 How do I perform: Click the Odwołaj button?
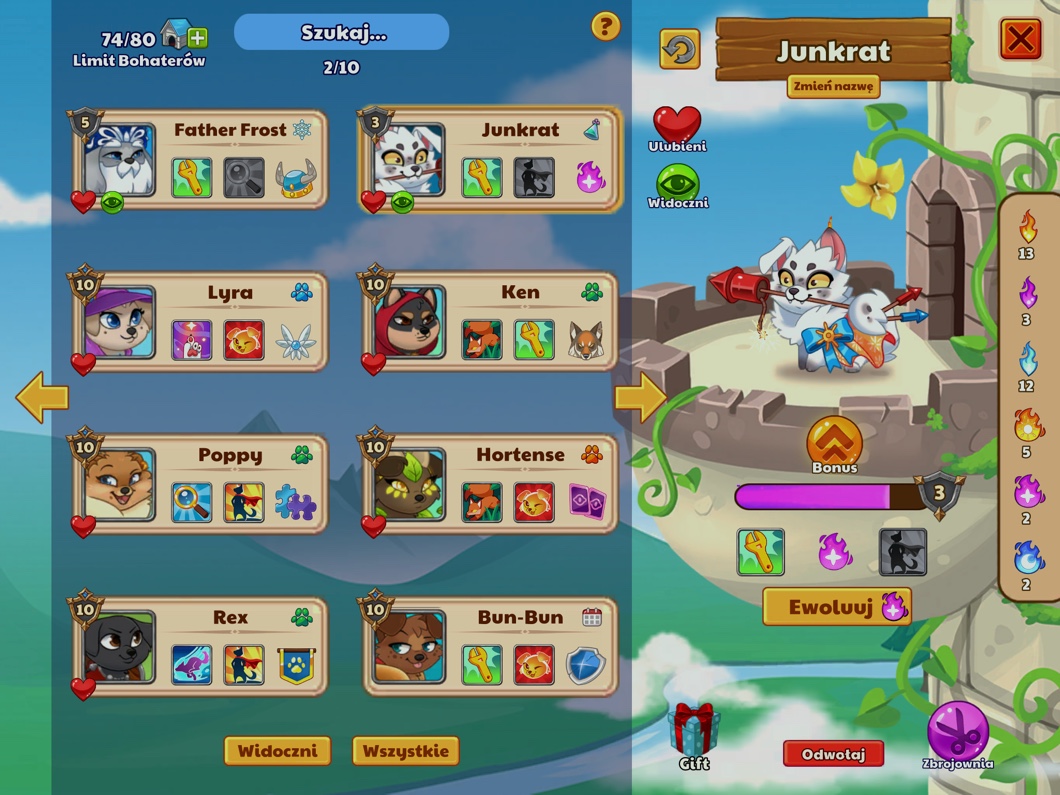pyautogui.click(x=833, y=754)
